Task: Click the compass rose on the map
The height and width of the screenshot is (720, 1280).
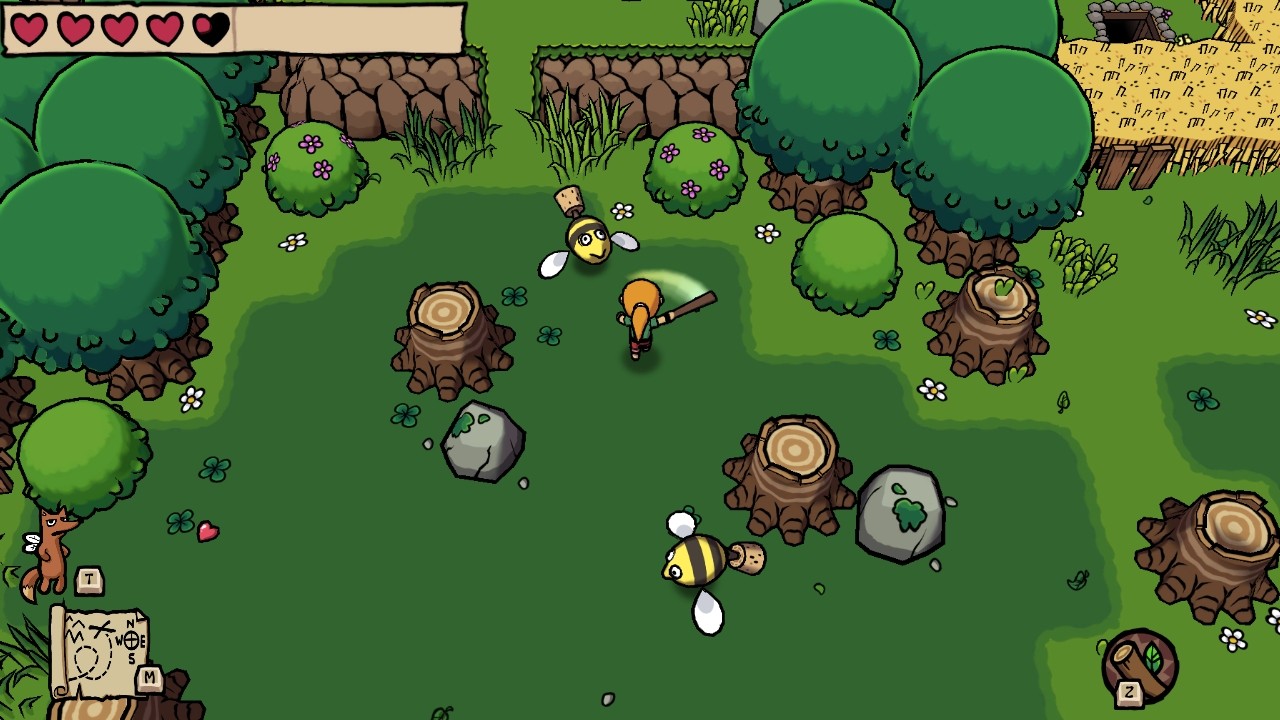Action: click(x=131, y=640)
